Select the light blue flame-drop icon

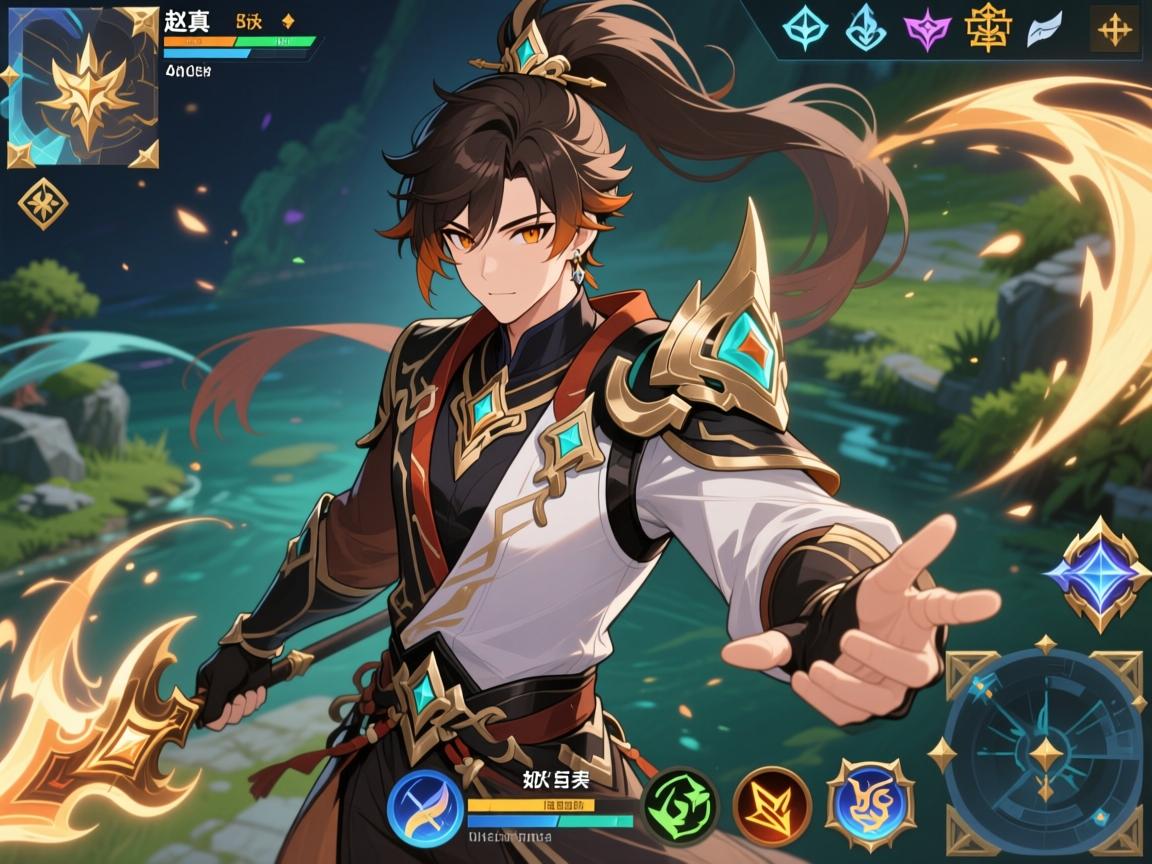click(865, 29)
